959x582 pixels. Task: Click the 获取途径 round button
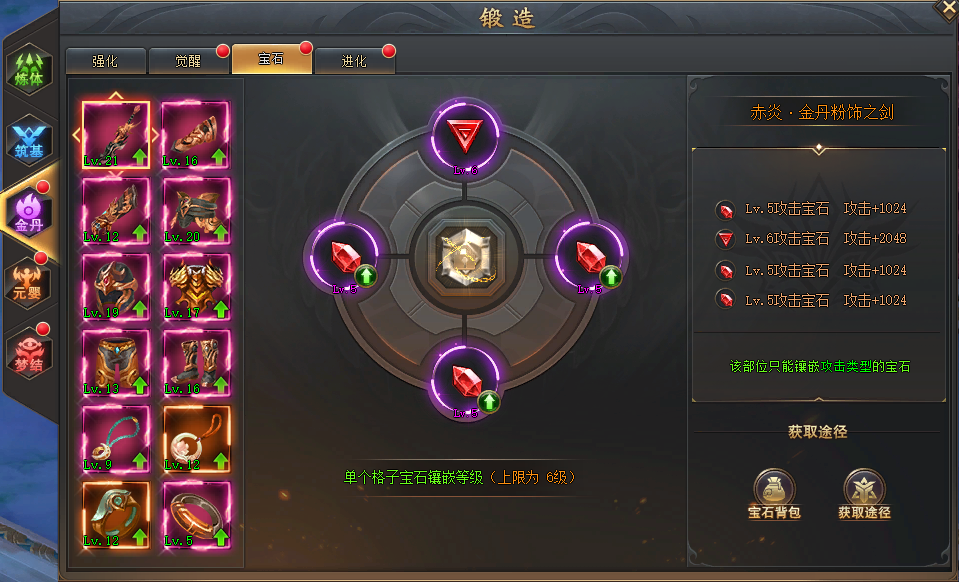click(864, 494)
